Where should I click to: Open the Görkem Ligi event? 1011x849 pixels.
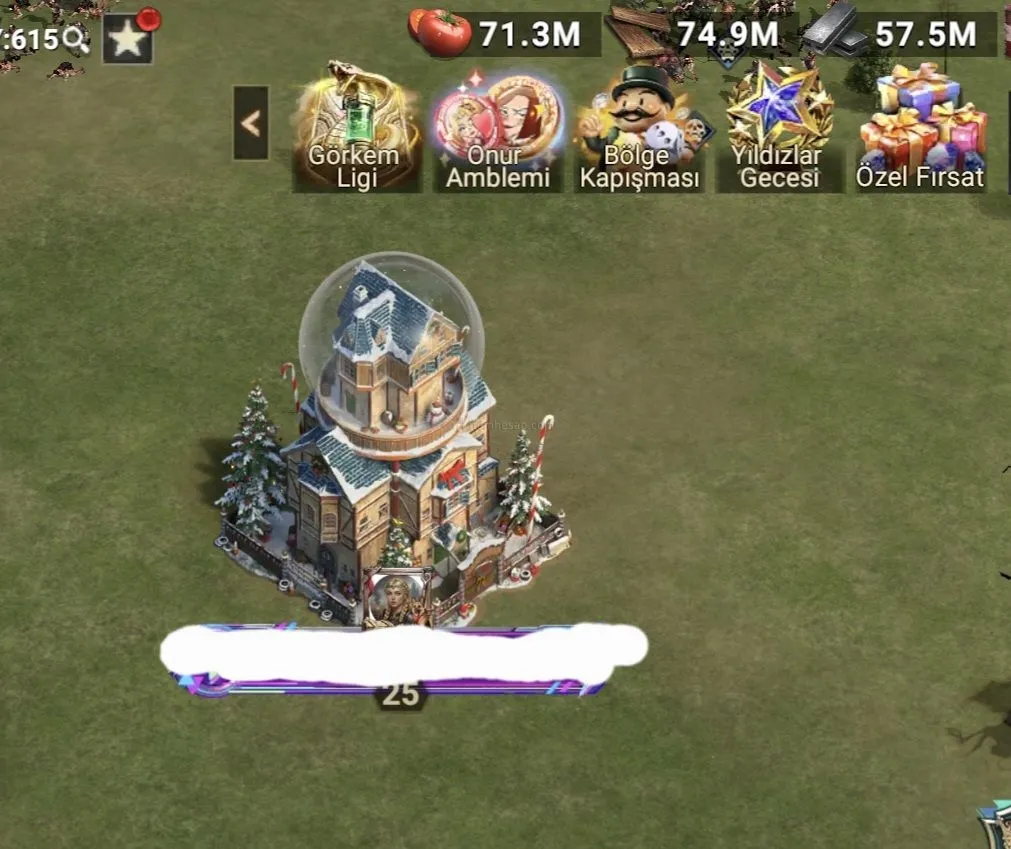355,128
